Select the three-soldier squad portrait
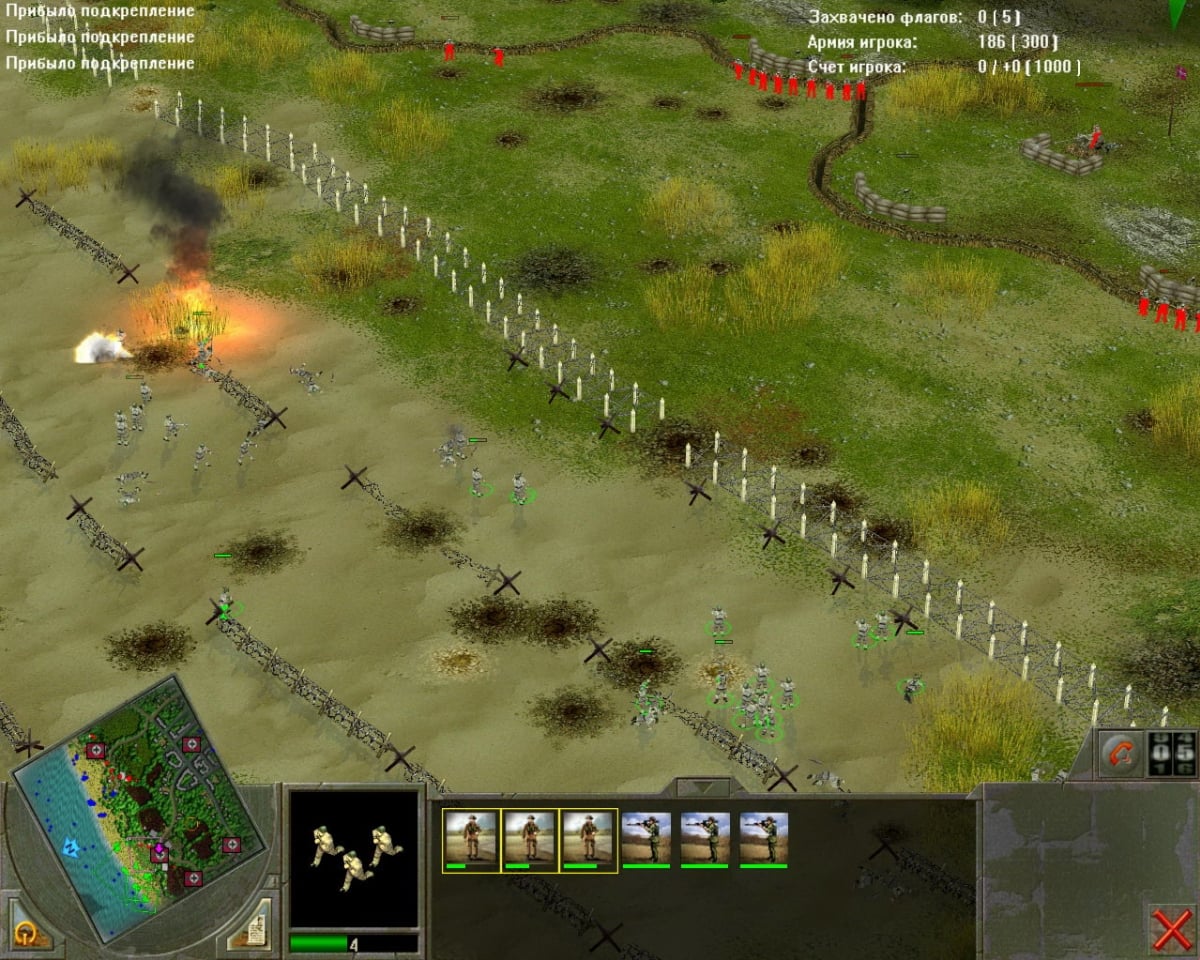The width and height of the screenshot is (1200, 960). 353,858
